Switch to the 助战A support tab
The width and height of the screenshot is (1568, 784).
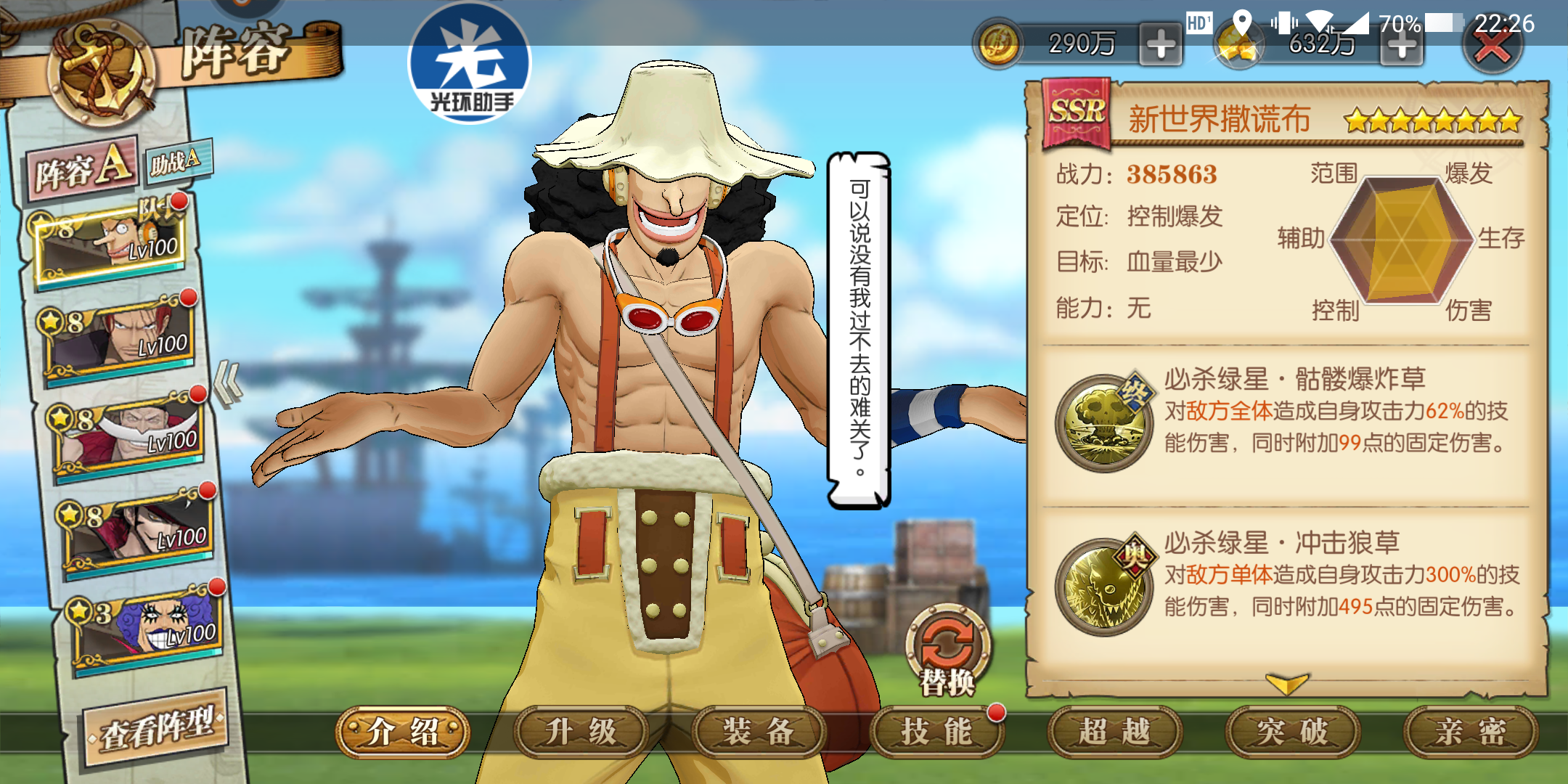point(176,161)
